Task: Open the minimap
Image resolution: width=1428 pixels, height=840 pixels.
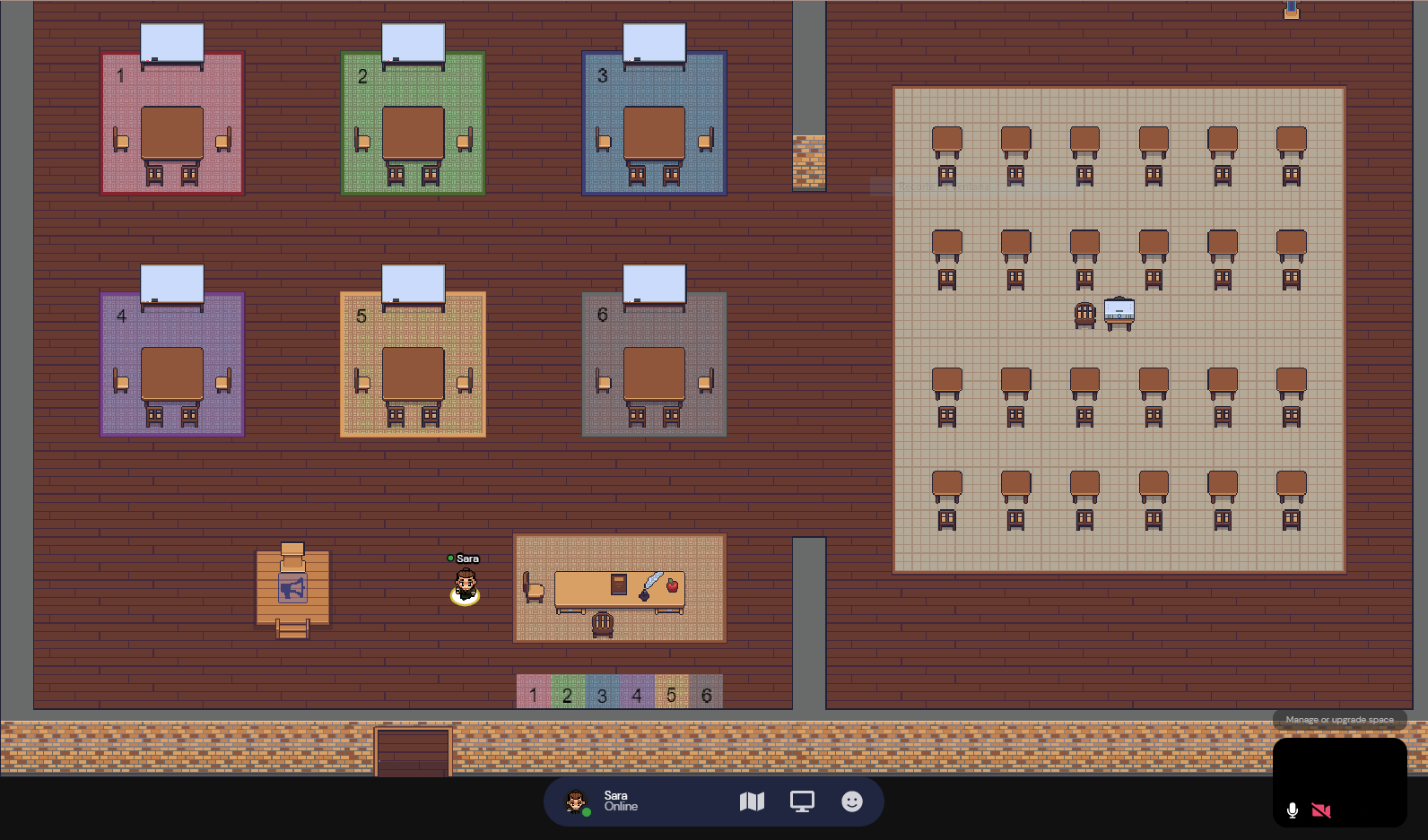Action: (x=753, y=801)
